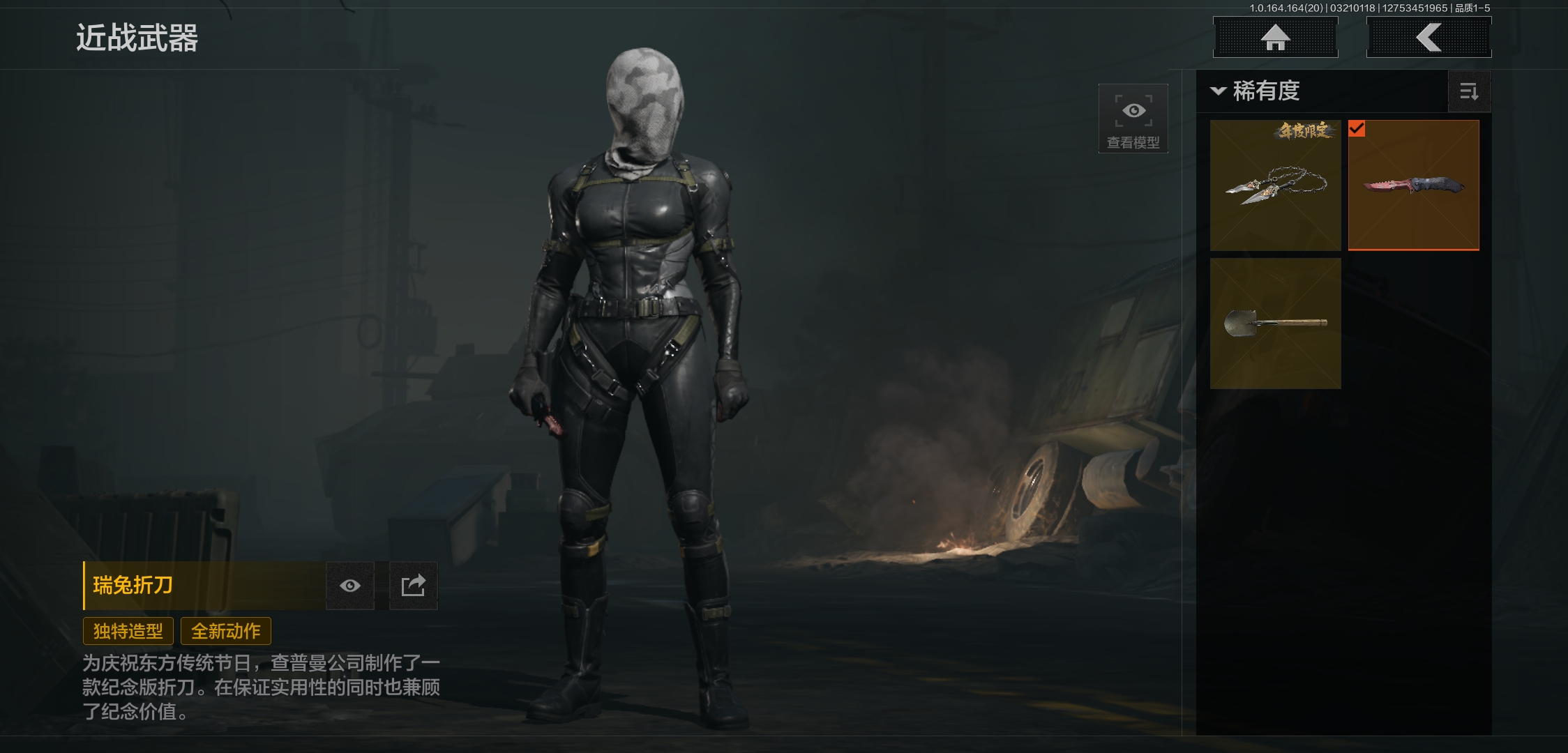This screenshot has height=753, width=1568.
Task: Expand the 稀有度 rarity sort dropdown
Action: coord(1257,91)
